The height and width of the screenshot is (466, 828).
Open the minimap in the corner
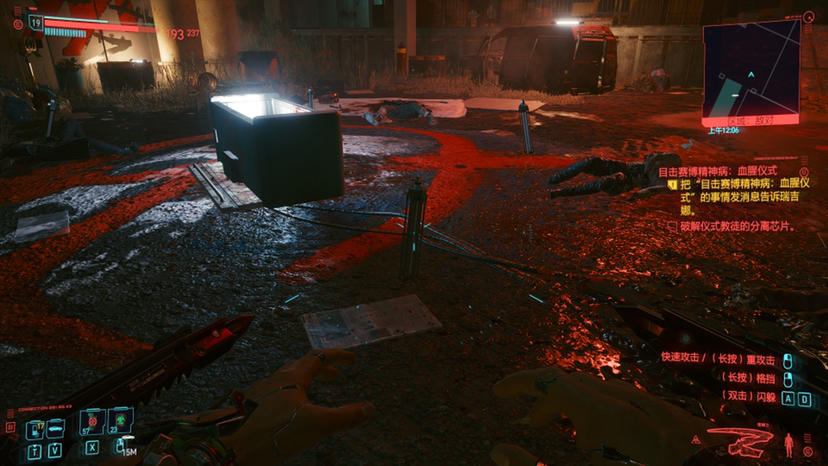coord(752,68)
